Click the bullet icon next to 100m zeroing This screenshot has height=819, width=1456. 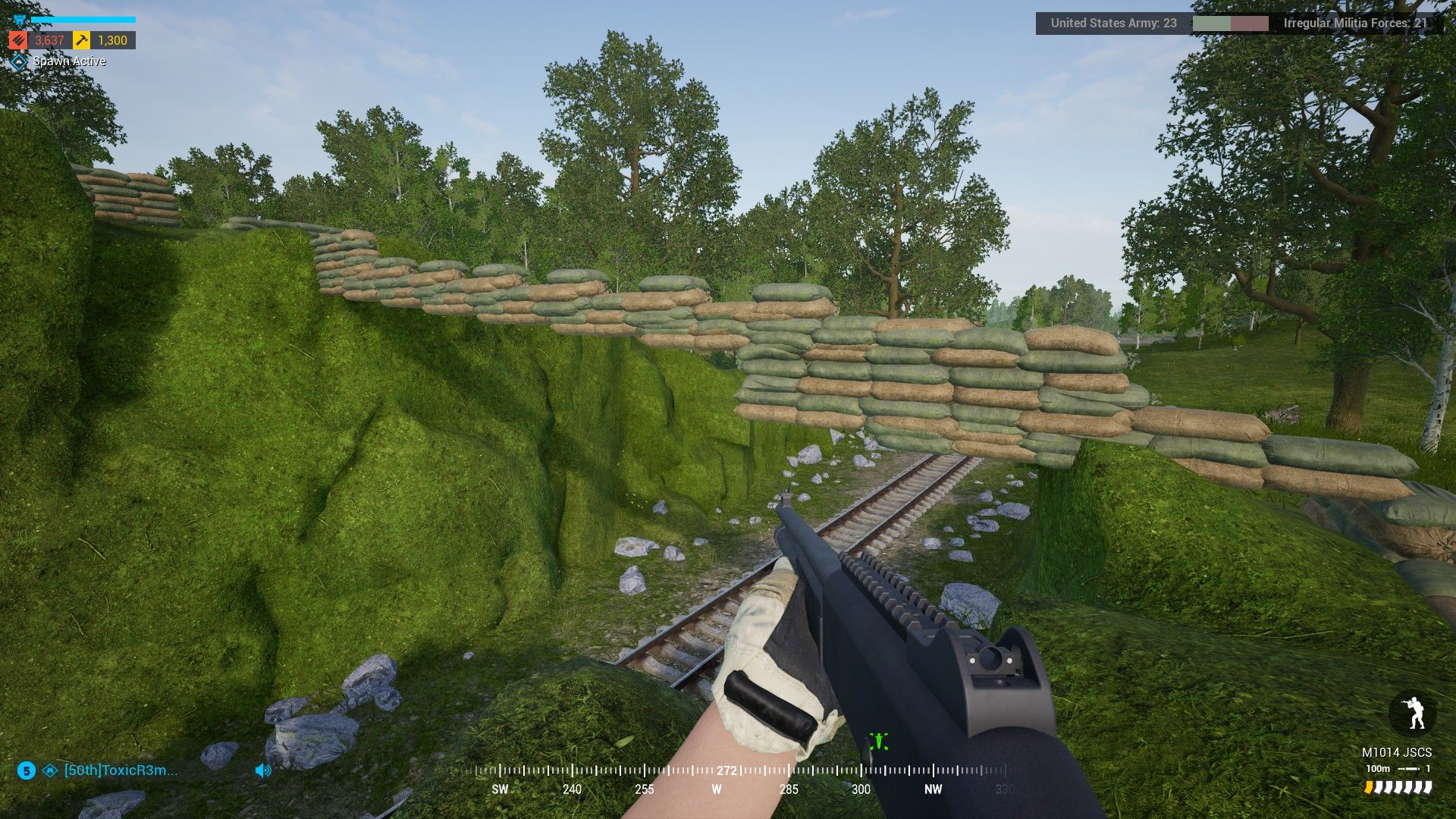point(1409,769)
